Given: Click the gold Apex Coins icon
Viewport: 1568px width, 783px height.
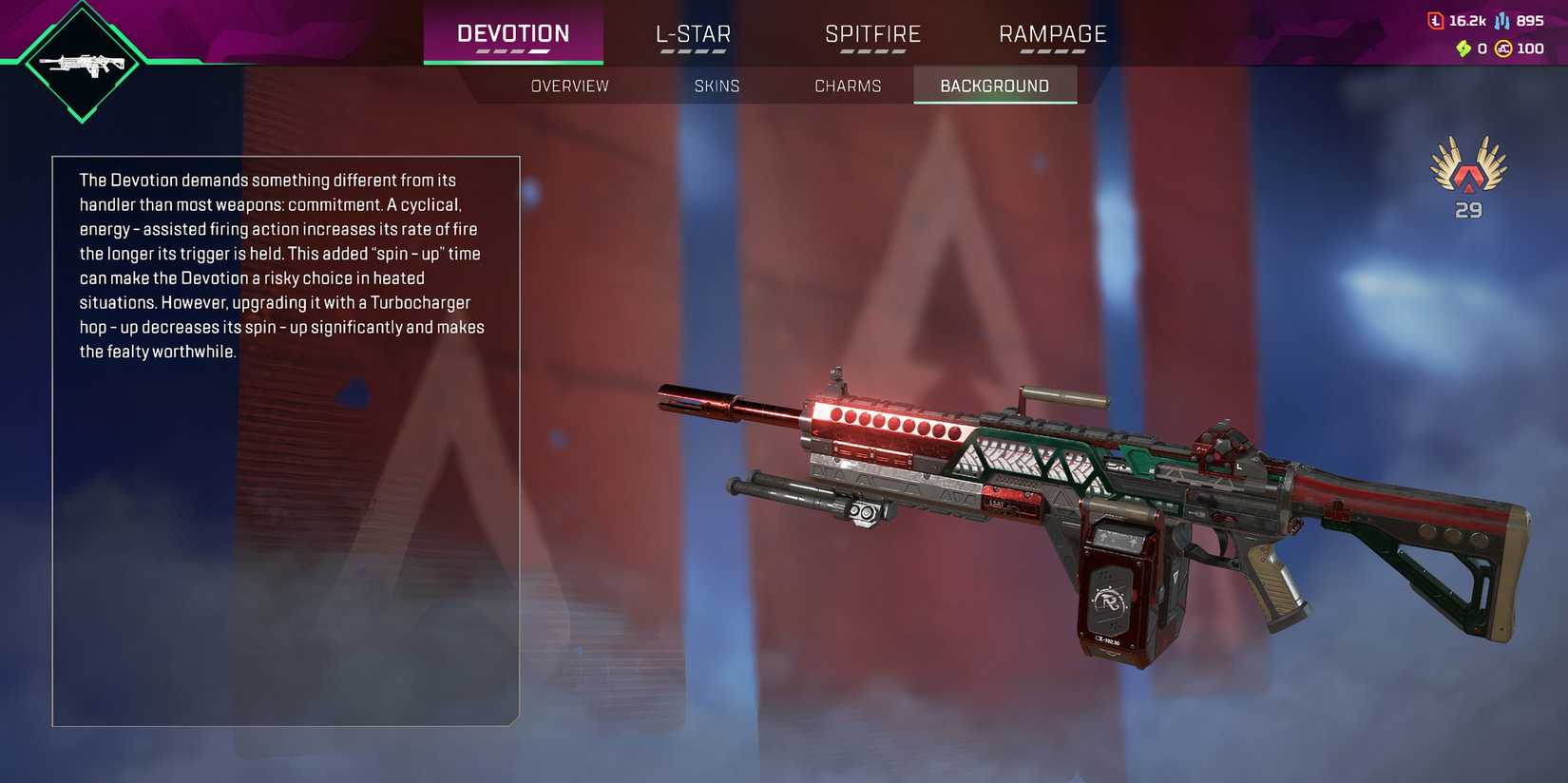Looking at the screenshot, I should (1504, 48).
